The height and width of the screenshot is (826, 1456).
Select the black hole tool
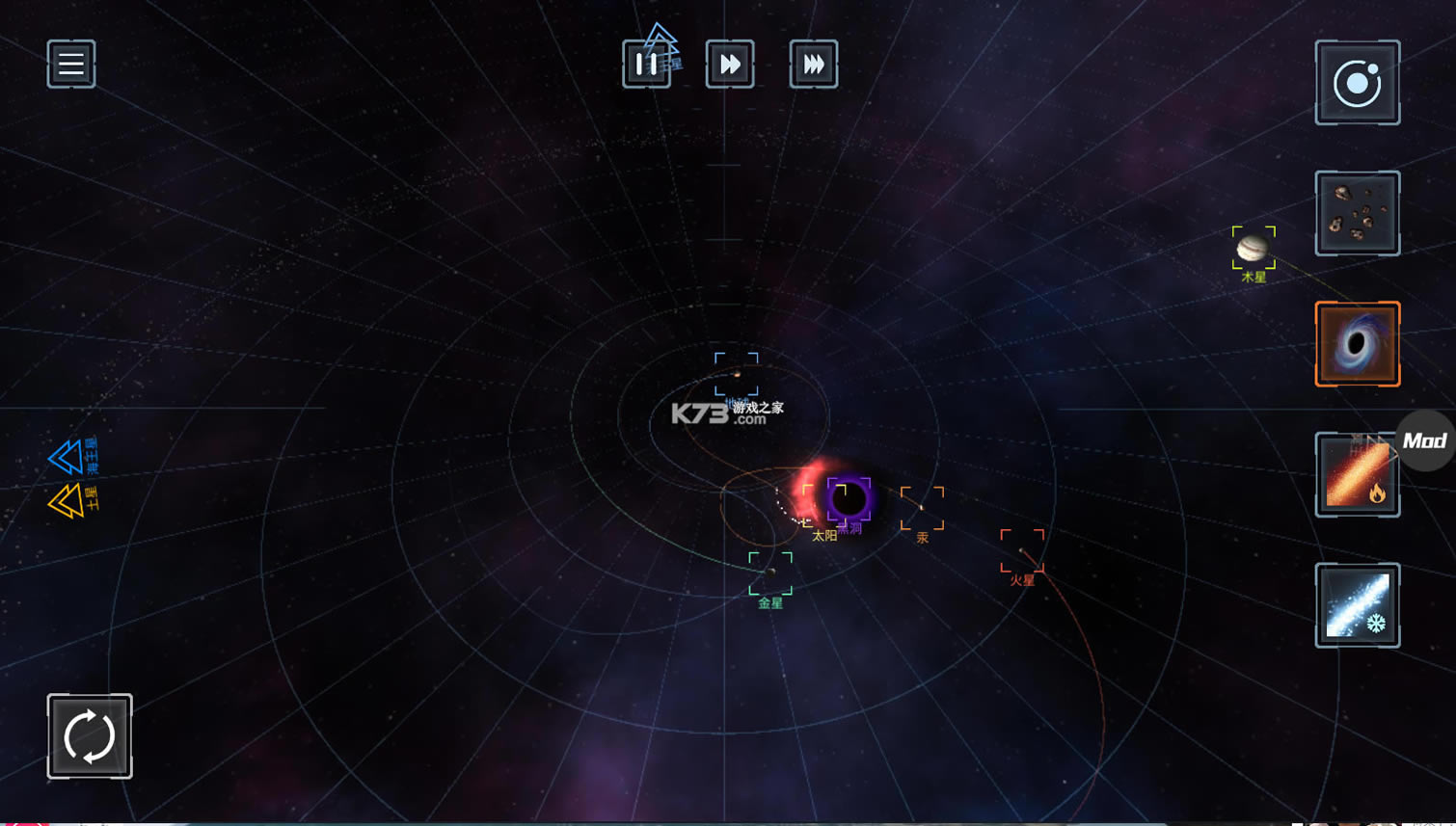pyautogui.click(x=1358, y=344)
